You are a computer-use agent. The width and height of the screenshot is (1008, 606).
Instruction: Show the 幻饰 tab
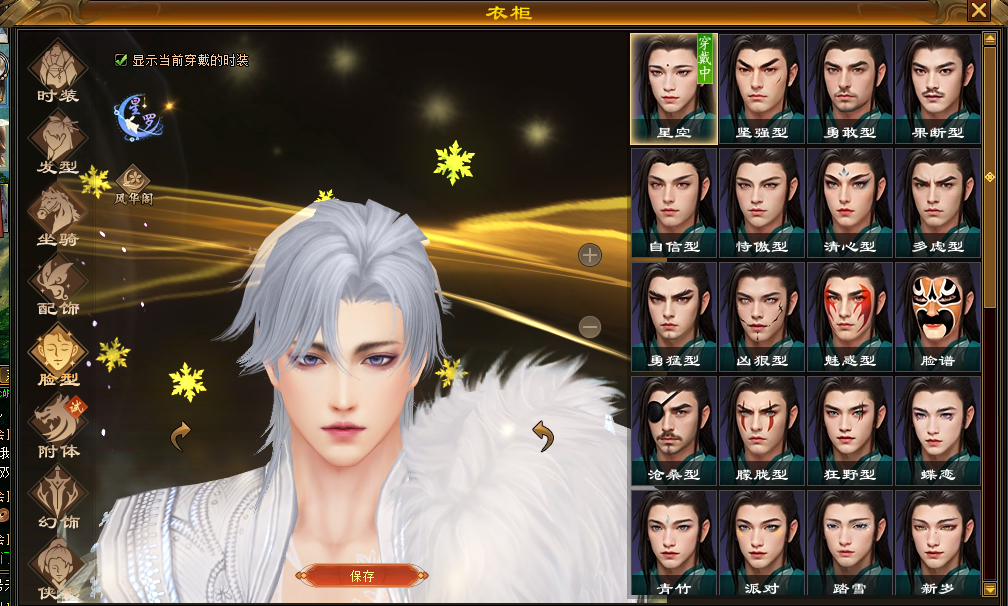57,498
